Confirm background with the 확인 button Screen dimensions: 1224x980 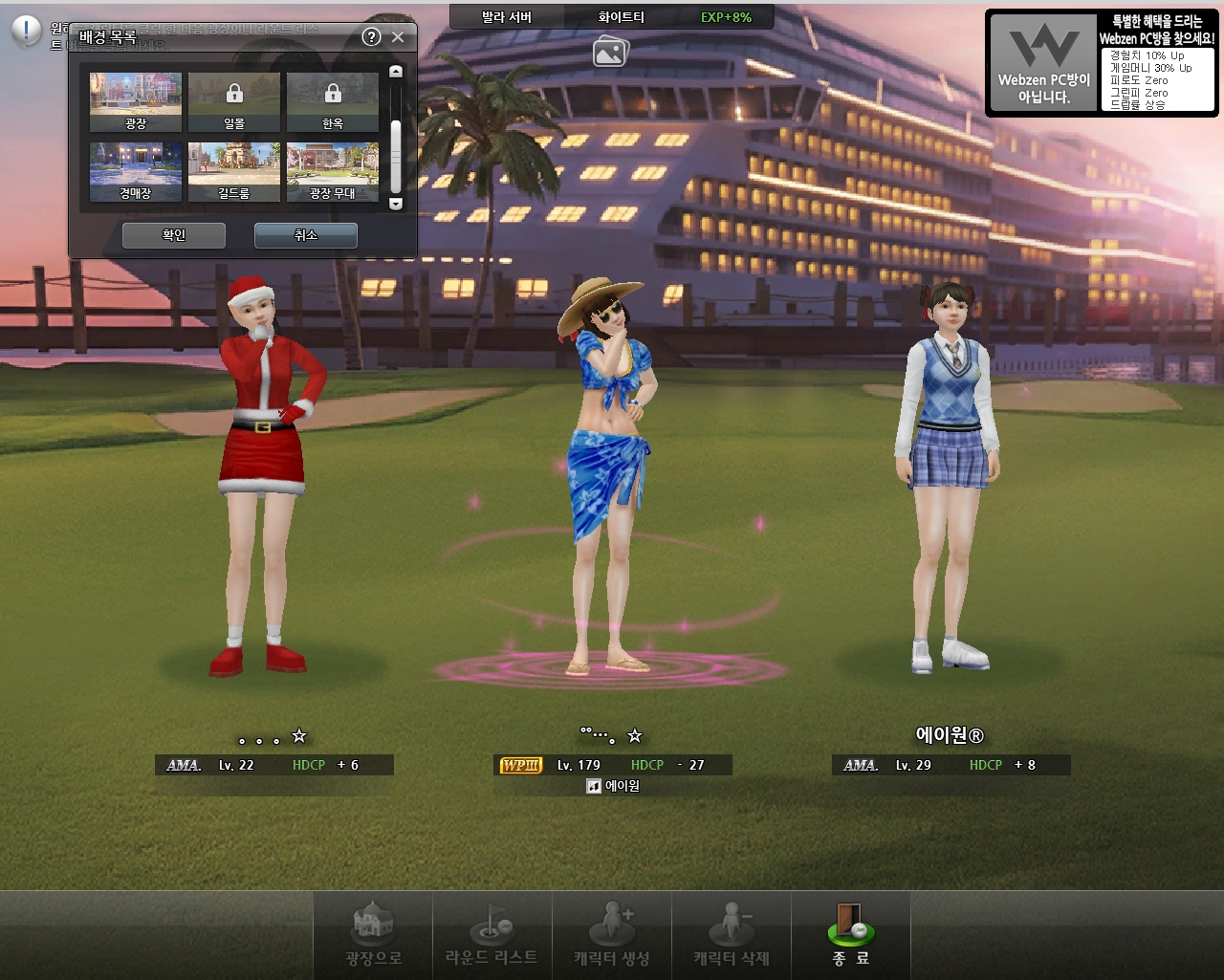[x=174, y=235]
